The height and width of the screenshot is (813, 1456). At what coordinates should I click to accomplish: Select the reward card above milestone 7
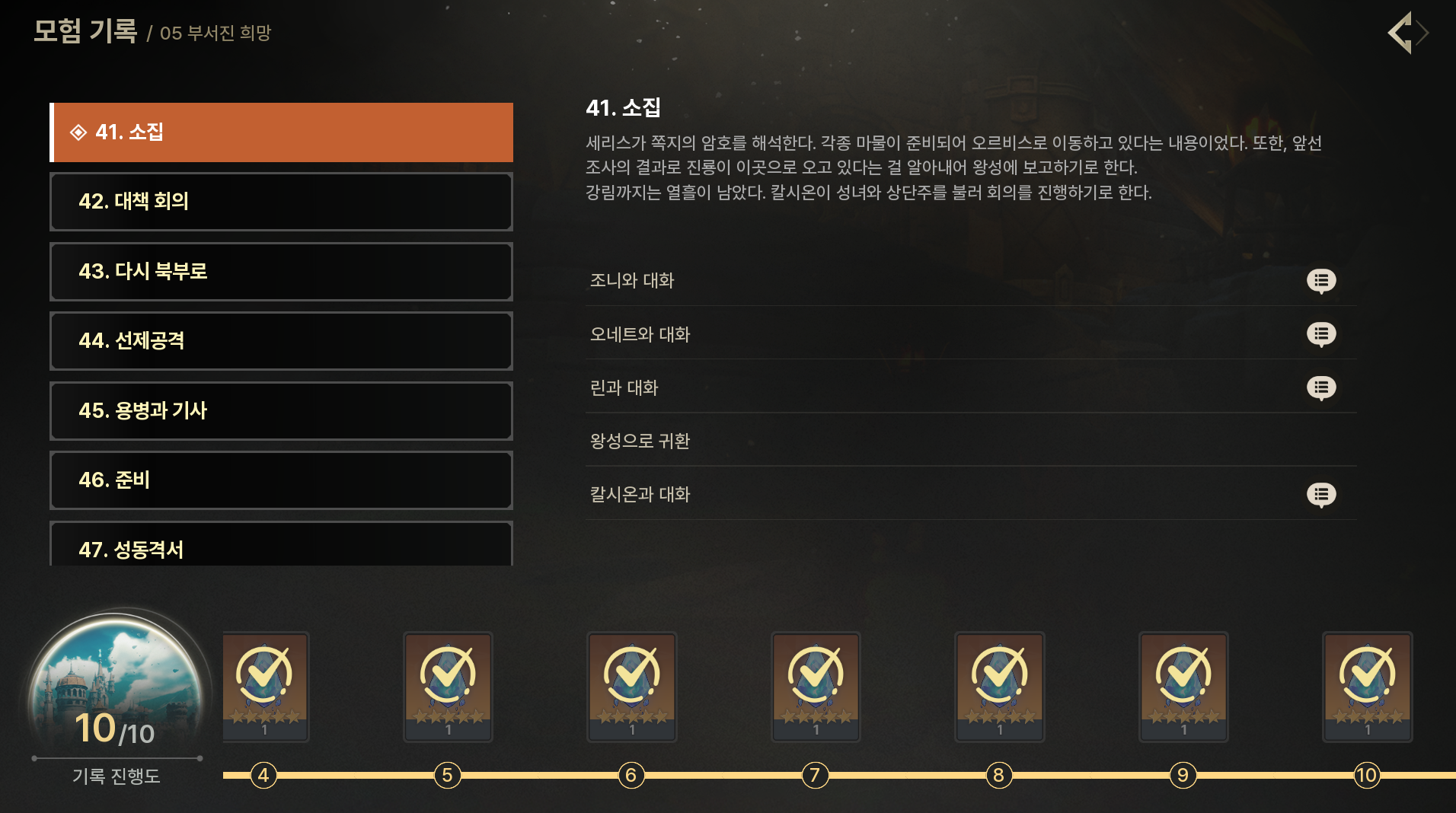pos(816,686)
